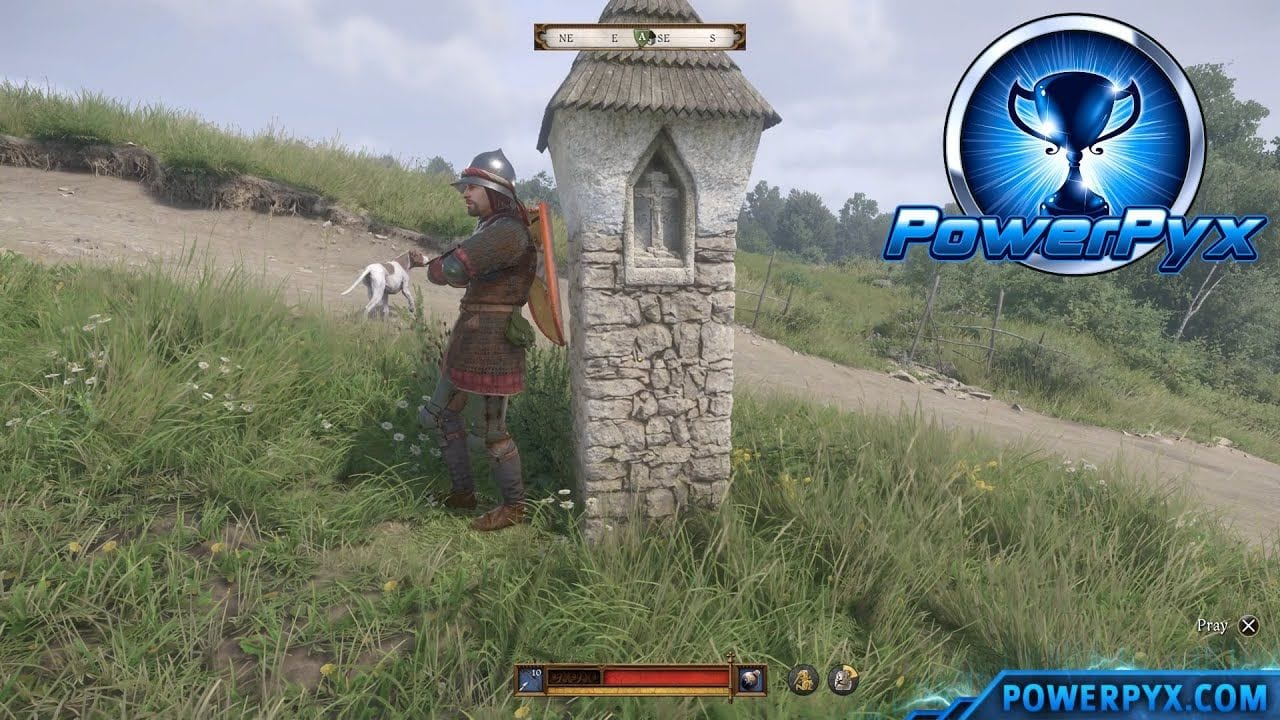Screen dimensions: 1280x720
Task: Select the S heading on the compass bar
Action: [713, 37]
